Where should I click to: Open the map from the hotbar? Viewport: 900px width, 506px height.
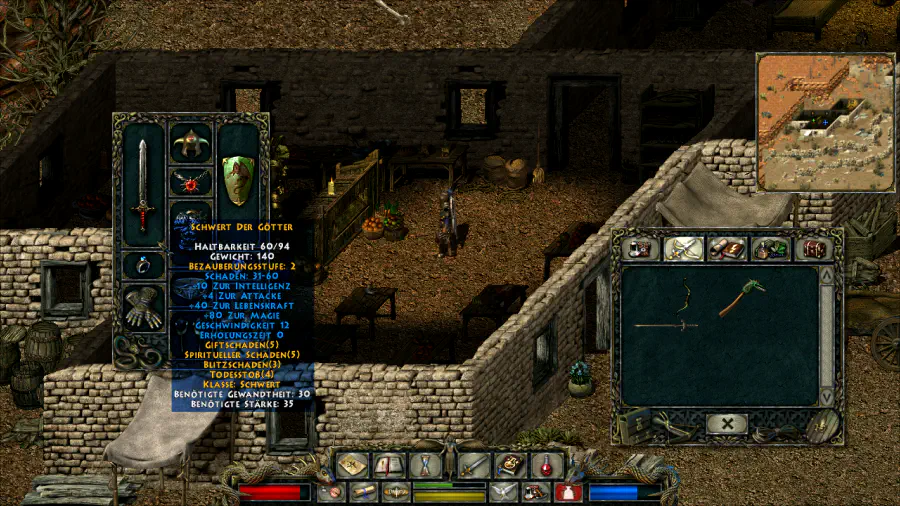(x=352, y=465)
